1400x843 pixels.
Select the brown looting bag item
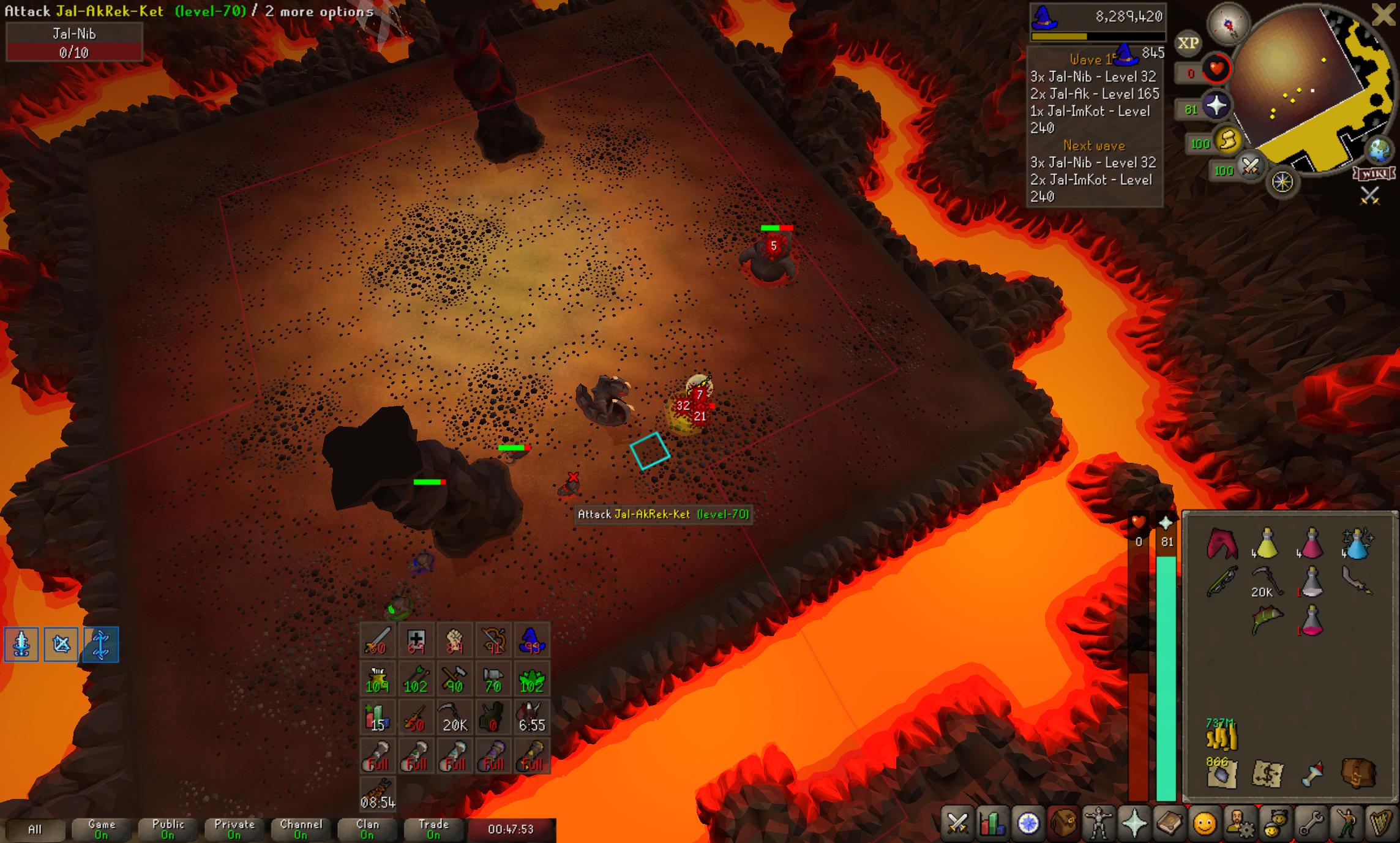coord(1358,774)
